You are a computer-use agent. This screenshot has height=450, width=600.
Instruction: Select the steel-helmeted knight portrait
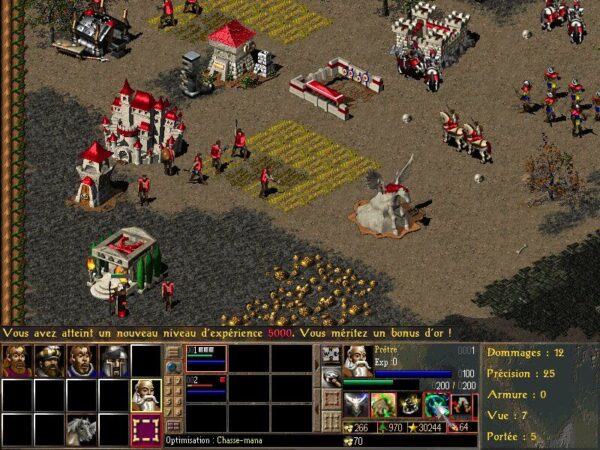coord(114,361)
